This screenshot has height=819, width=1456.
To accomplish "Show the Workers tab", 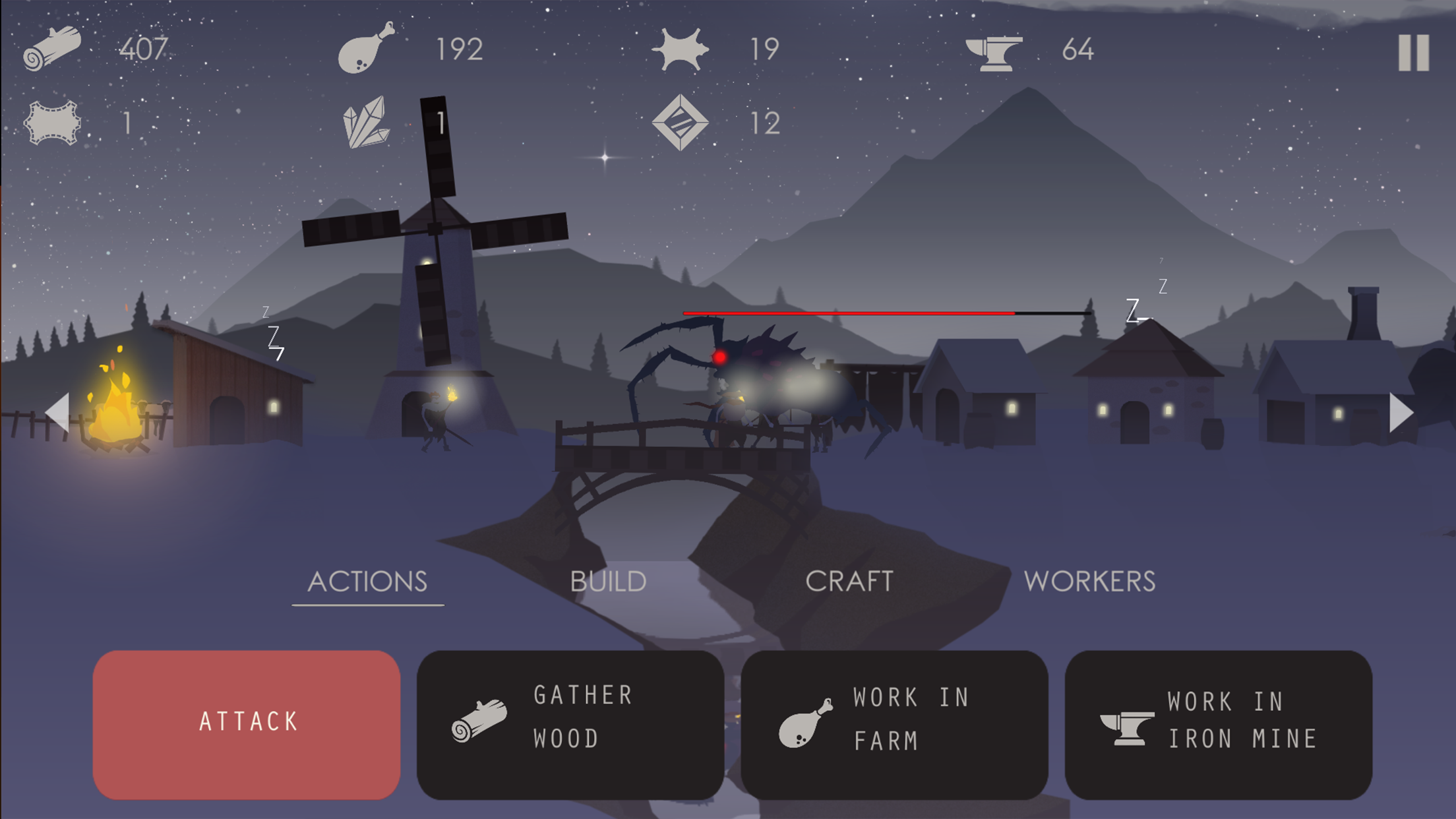I will point(1089,582).
